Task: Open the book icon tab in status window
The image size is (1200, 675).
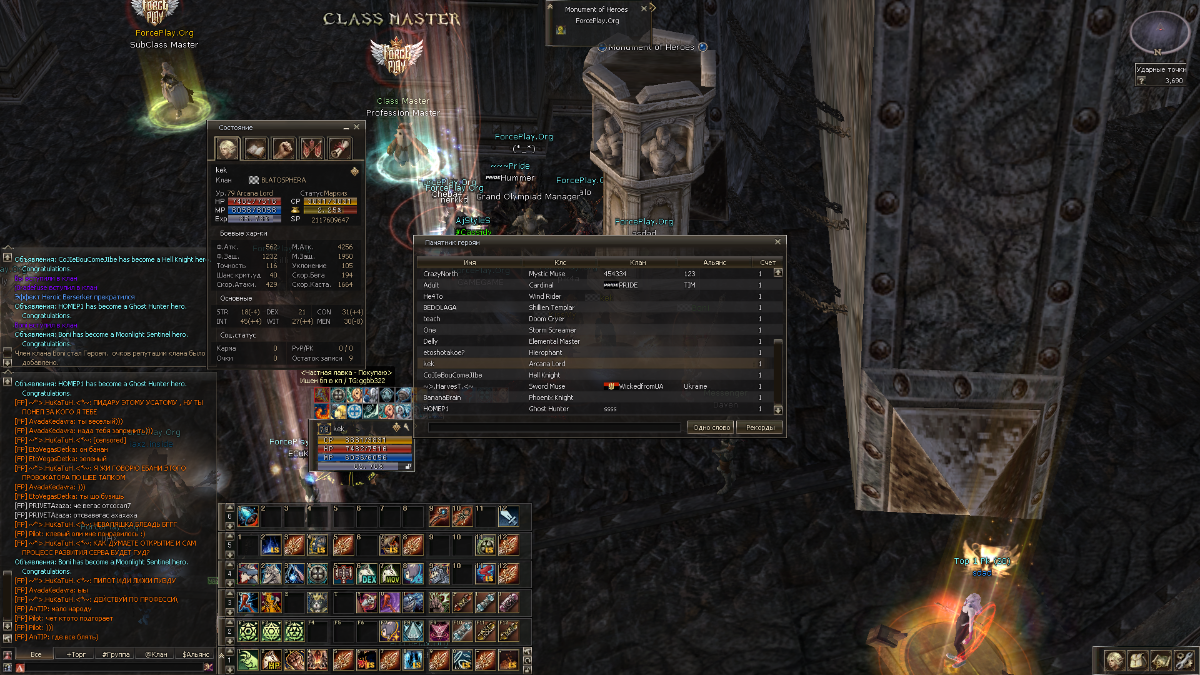Action: pyautogui.click(x=255, y=149)
